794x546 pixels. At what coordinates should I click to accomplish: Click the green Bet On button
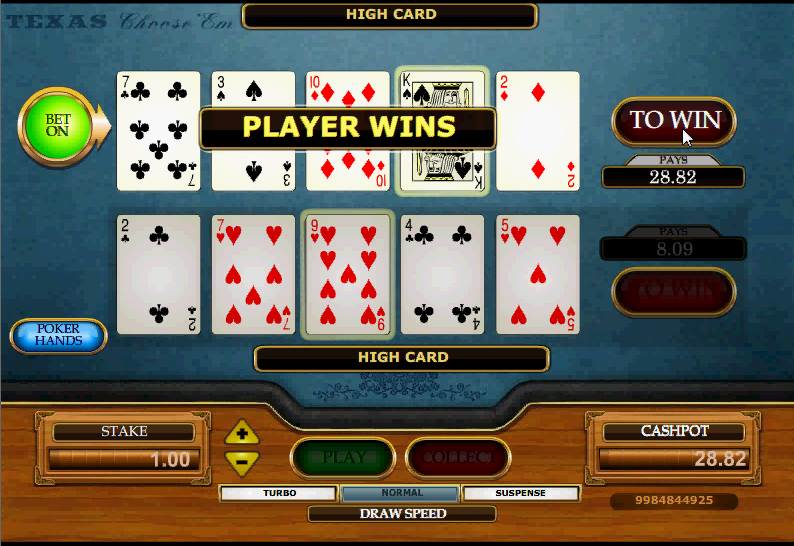[58, 125]
